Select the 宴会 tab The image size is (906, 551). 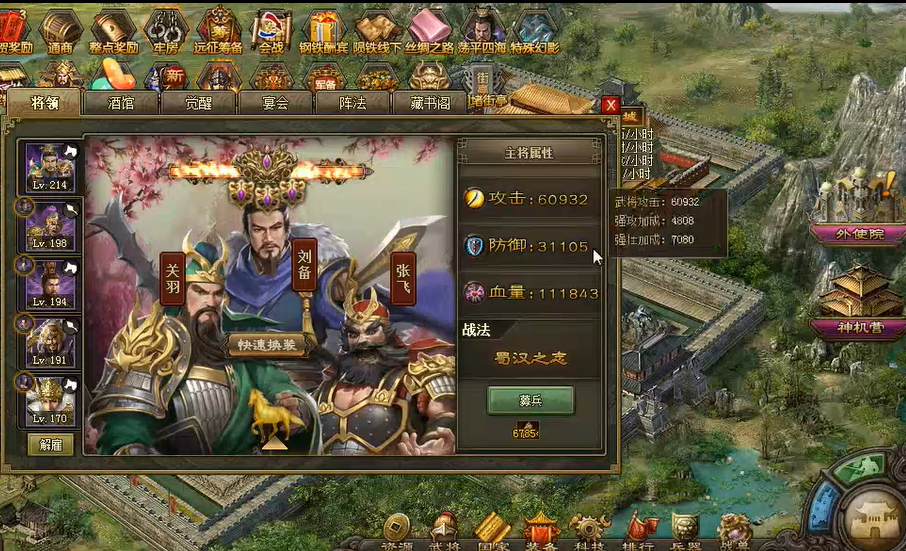pyautogui.click(x=274, y=102)
